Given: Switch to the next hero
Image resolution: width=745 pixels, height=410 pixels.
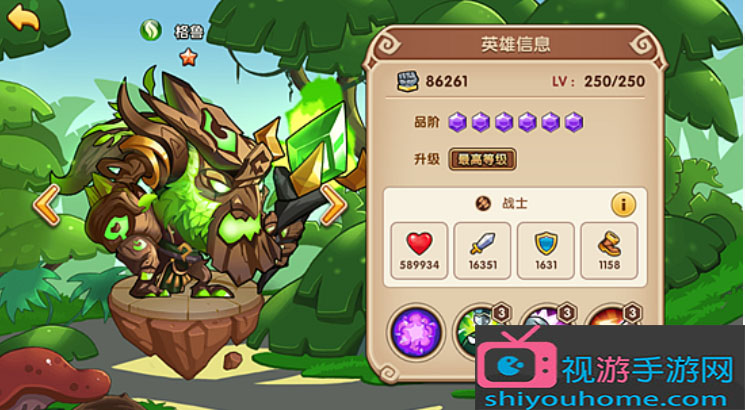Looking at the screenshot, I should click(x=334, y=204).
